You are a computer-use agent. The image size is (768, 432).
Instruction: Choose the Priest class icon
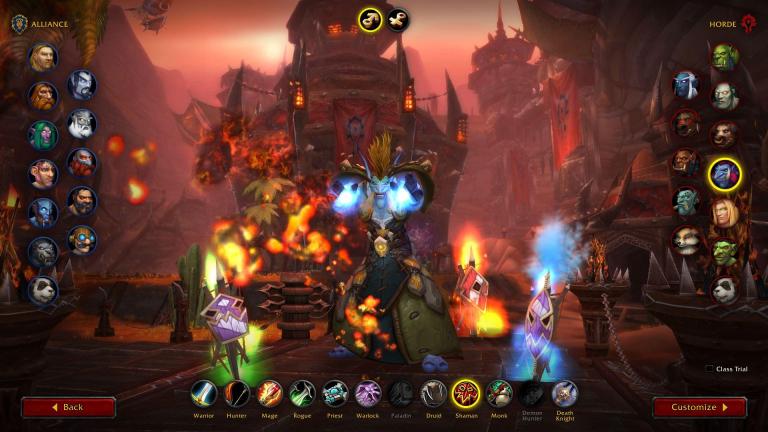[x=335, y=393]
